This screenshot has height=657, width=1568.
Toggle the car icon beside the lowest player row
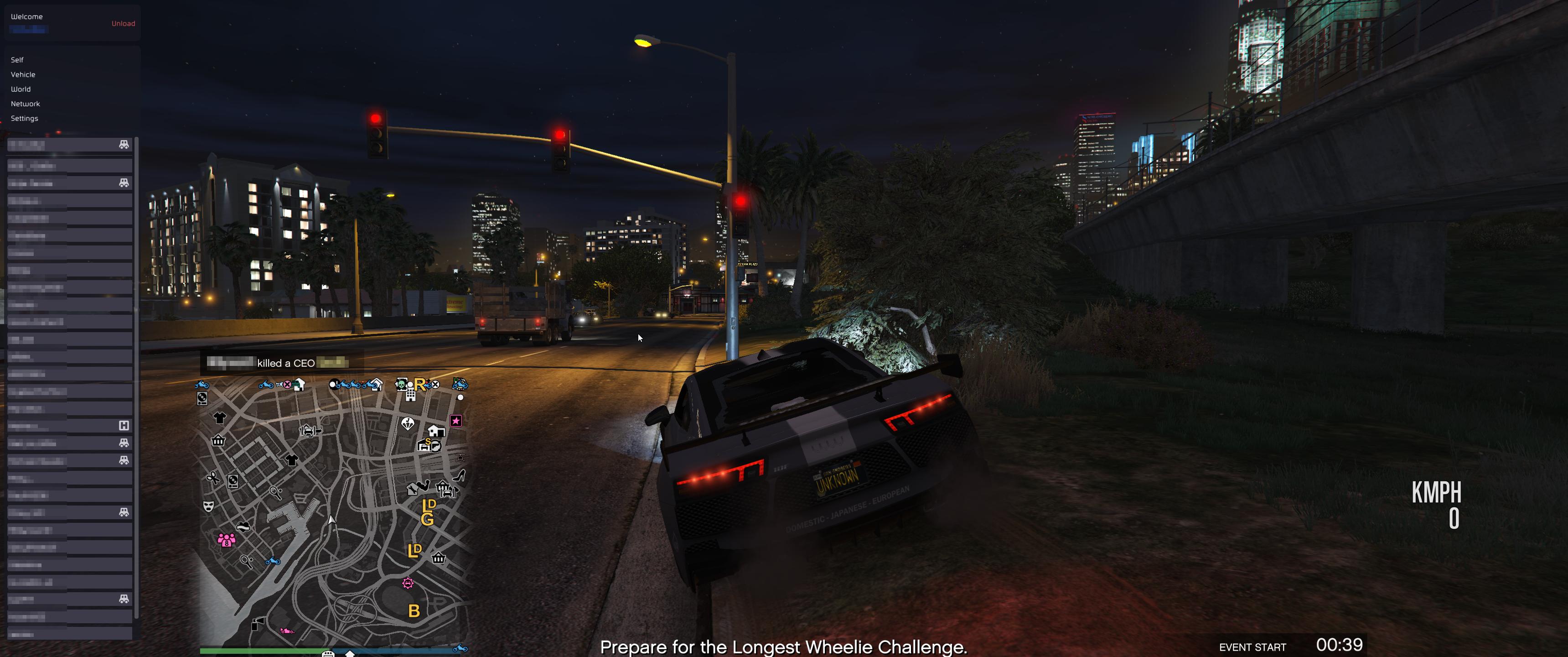pyautogui.click(x=123, y=598)
